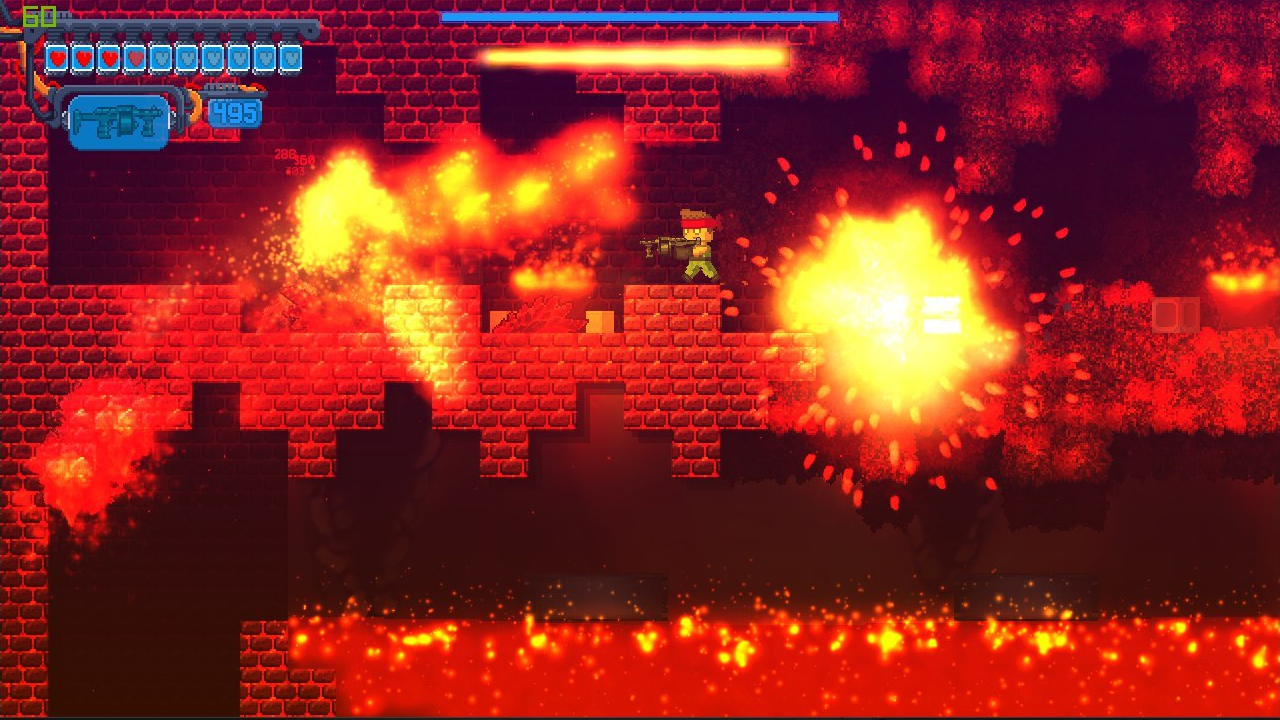1280x720 pixels.
Task: Toggle the fifth heart slot
Action: (x=161, y=57)
